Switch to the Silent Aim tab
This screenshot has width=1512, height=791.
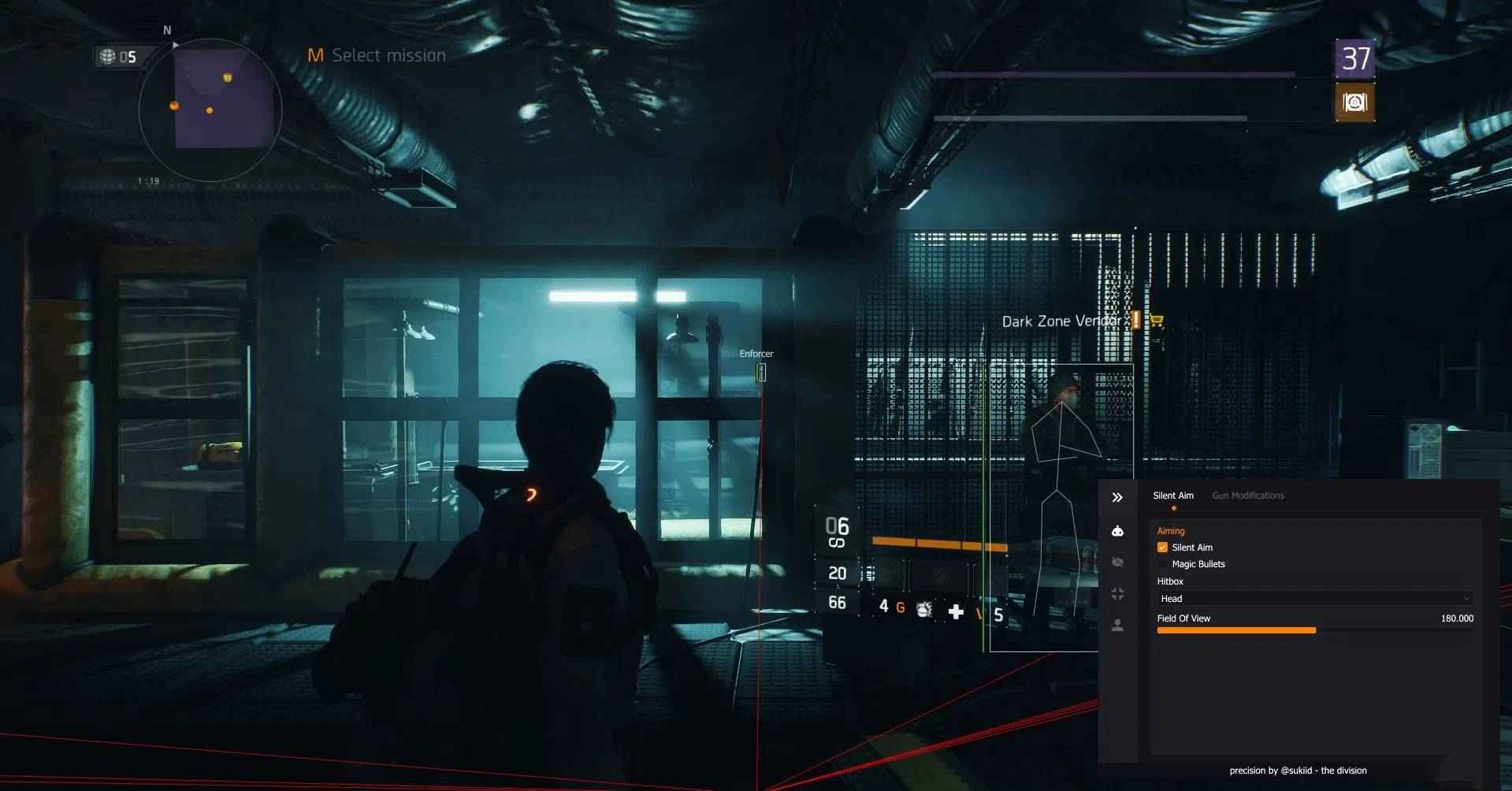coord(1173,496)
